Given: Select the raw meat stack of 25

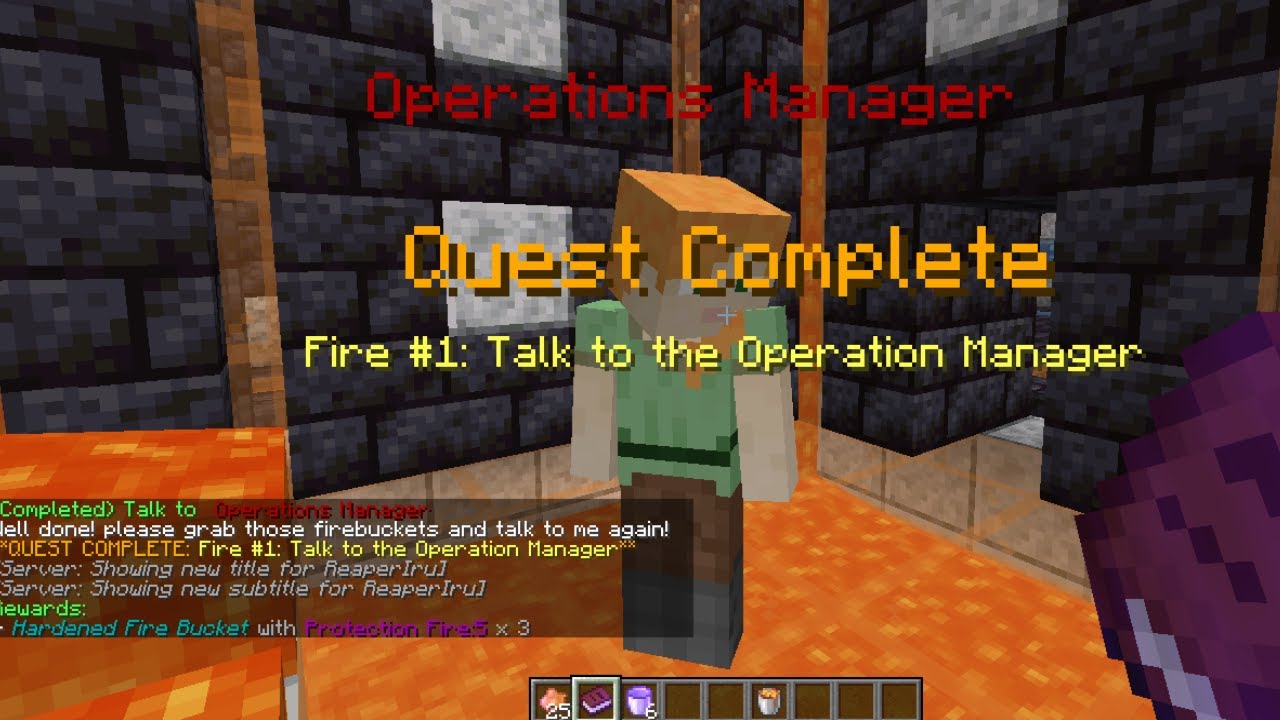Looking at the screenshot, I should [x=550, y=699].
